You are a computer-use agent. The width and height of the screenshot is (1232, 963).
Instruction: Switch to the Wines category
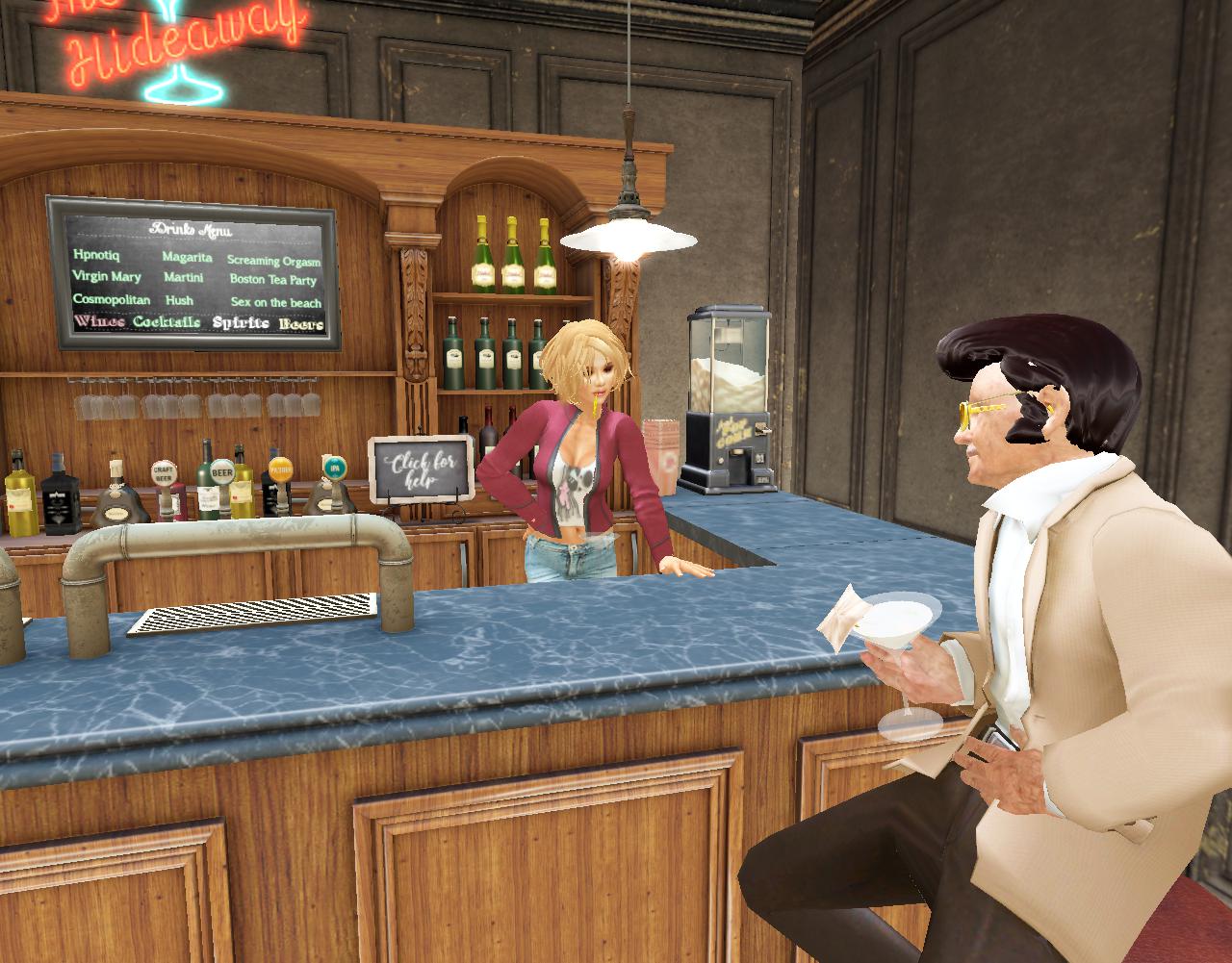tap(99, 321)
